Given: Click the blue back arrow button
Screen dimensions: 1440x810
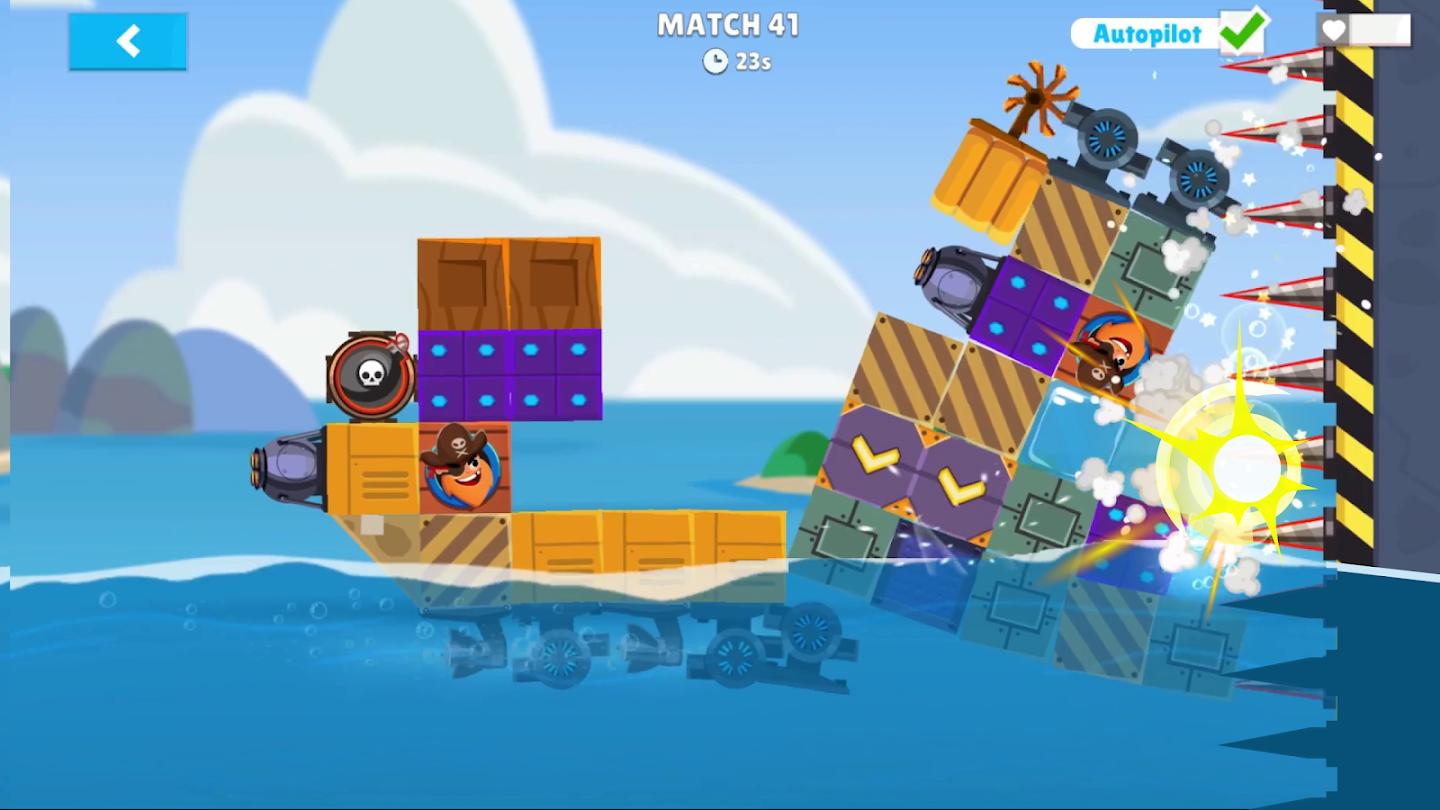Looking at the screenshot, I should [x=128, y=42].
